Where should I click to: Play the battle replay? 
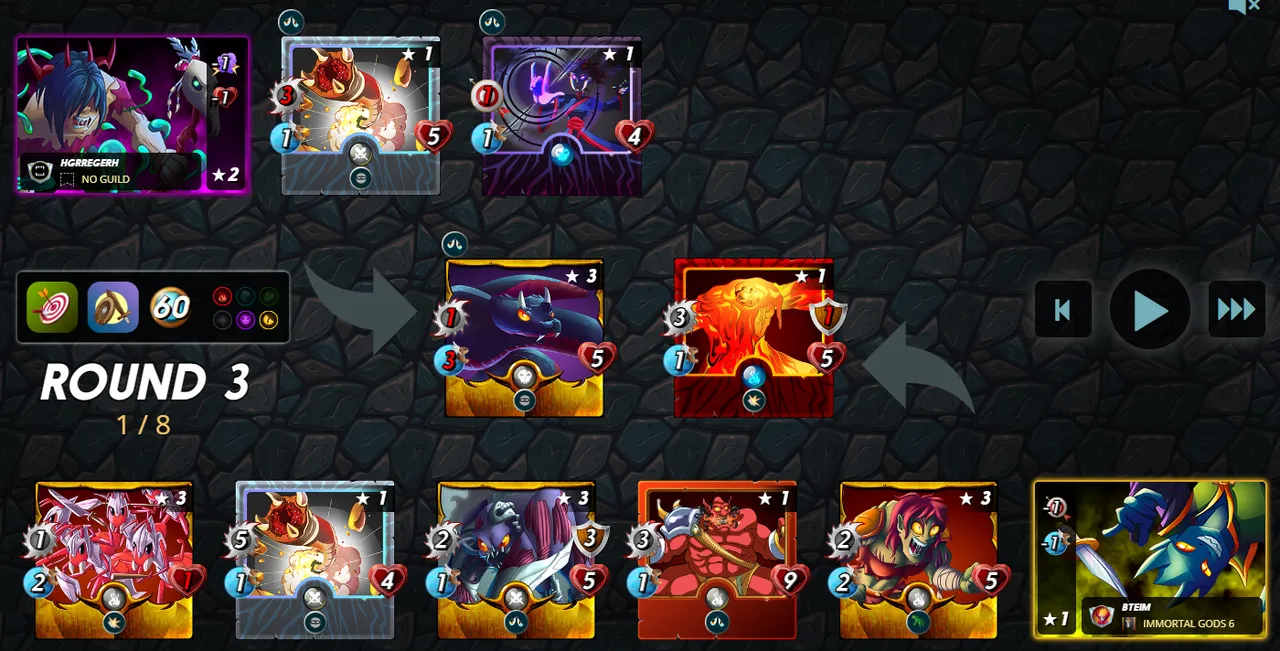[x=1150, y=310]
